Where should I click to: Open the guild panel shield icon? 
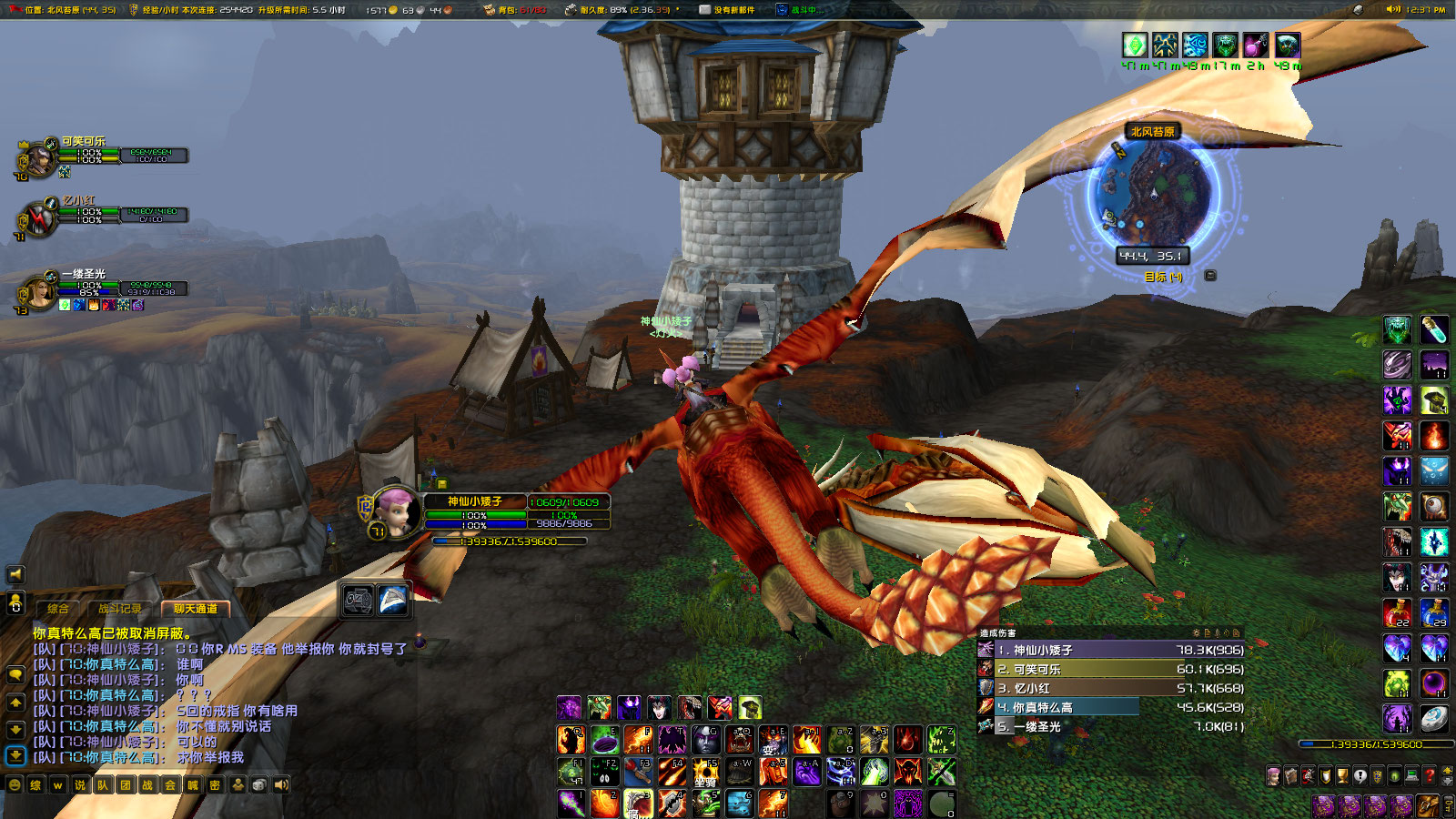pos(1377,775)
